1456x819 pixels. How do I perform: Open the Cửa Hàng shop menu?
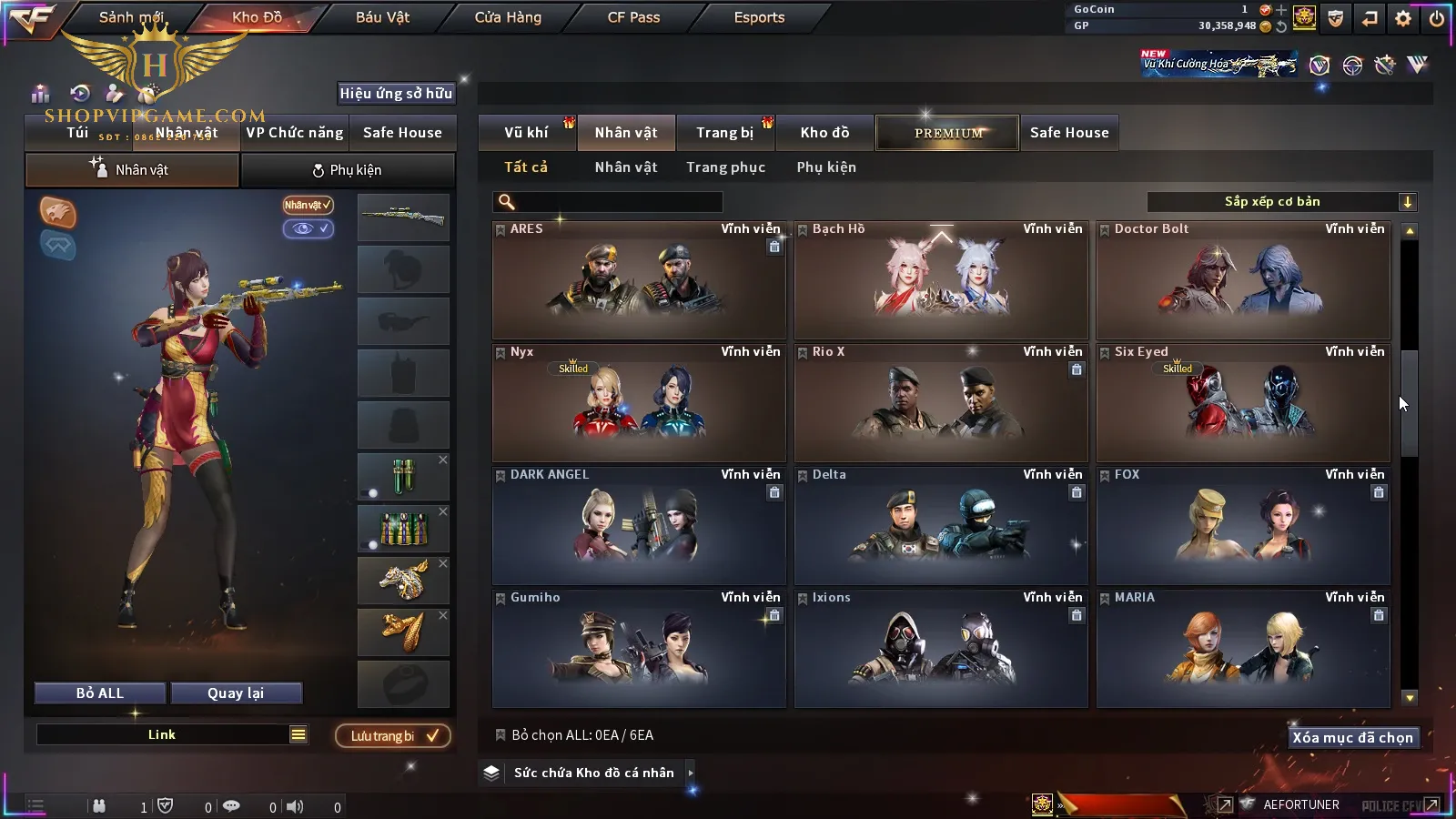click(x=508, y=17)
